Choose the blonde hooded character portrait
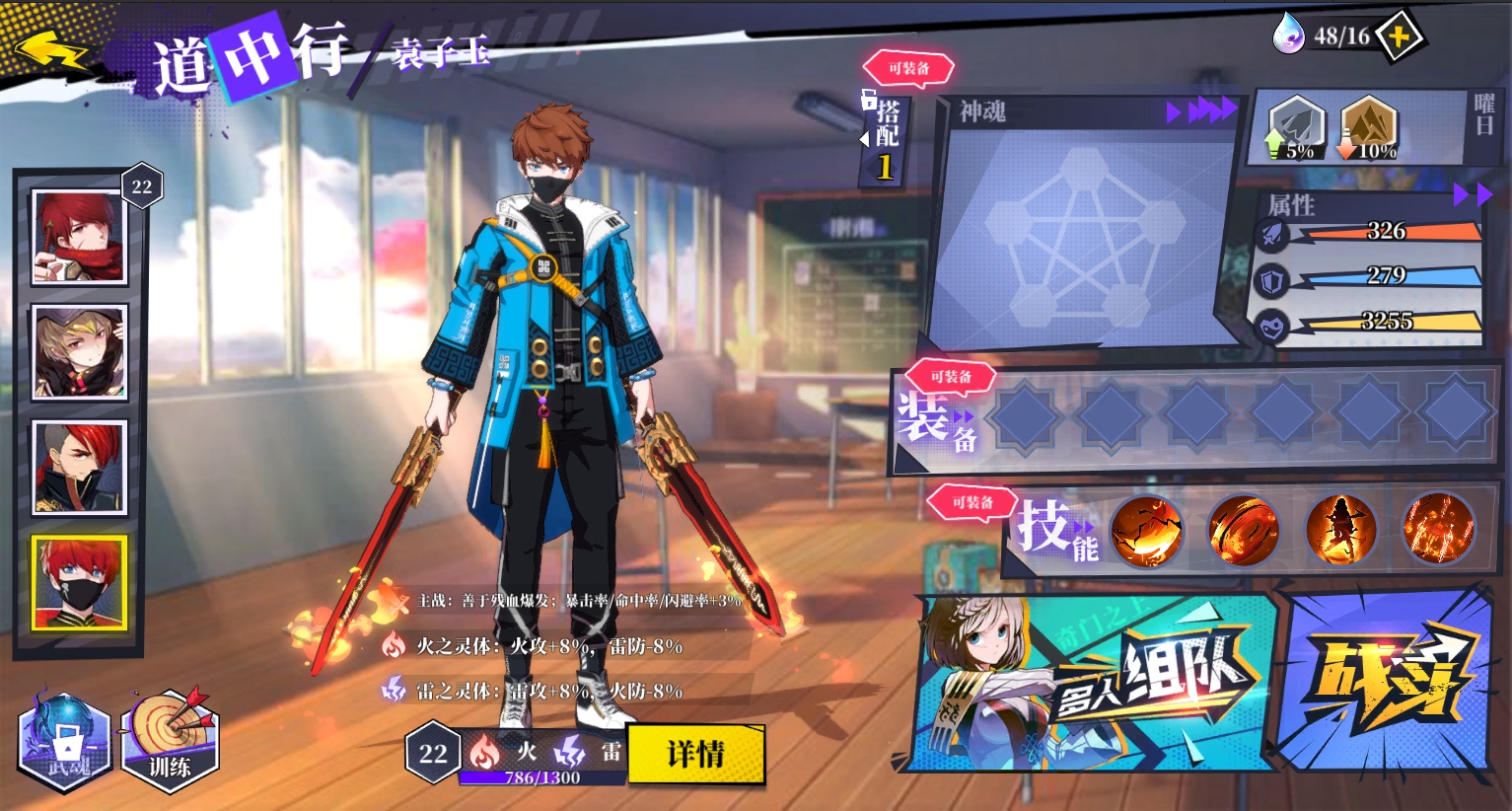The height and width of the screenshot is (811, 1512). 80,352
